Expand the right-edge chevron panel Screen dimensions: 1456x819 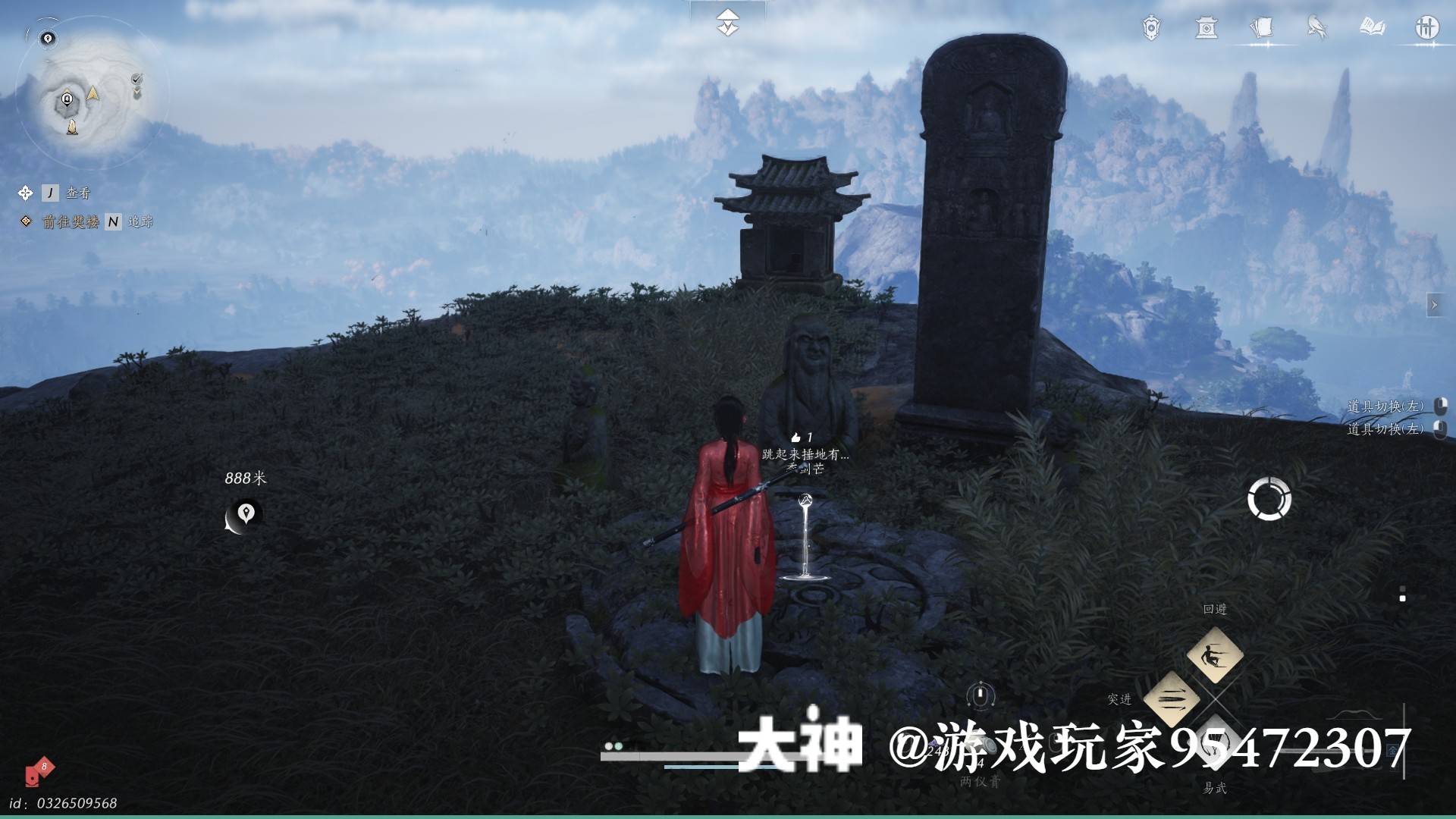[x=1436, y=303]
